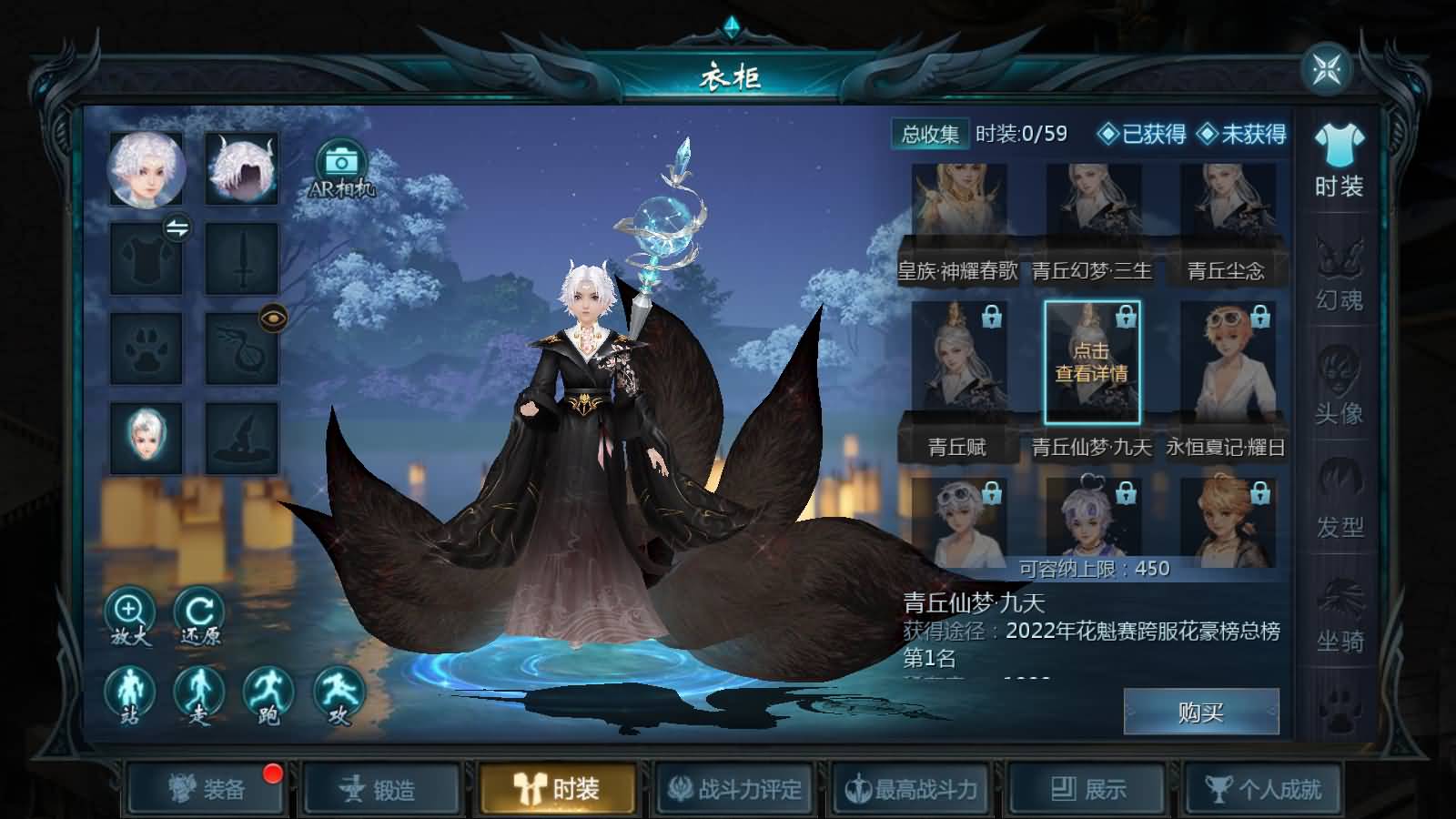Open the 锻造 forging tab
1456x819 pixels.
379,789
